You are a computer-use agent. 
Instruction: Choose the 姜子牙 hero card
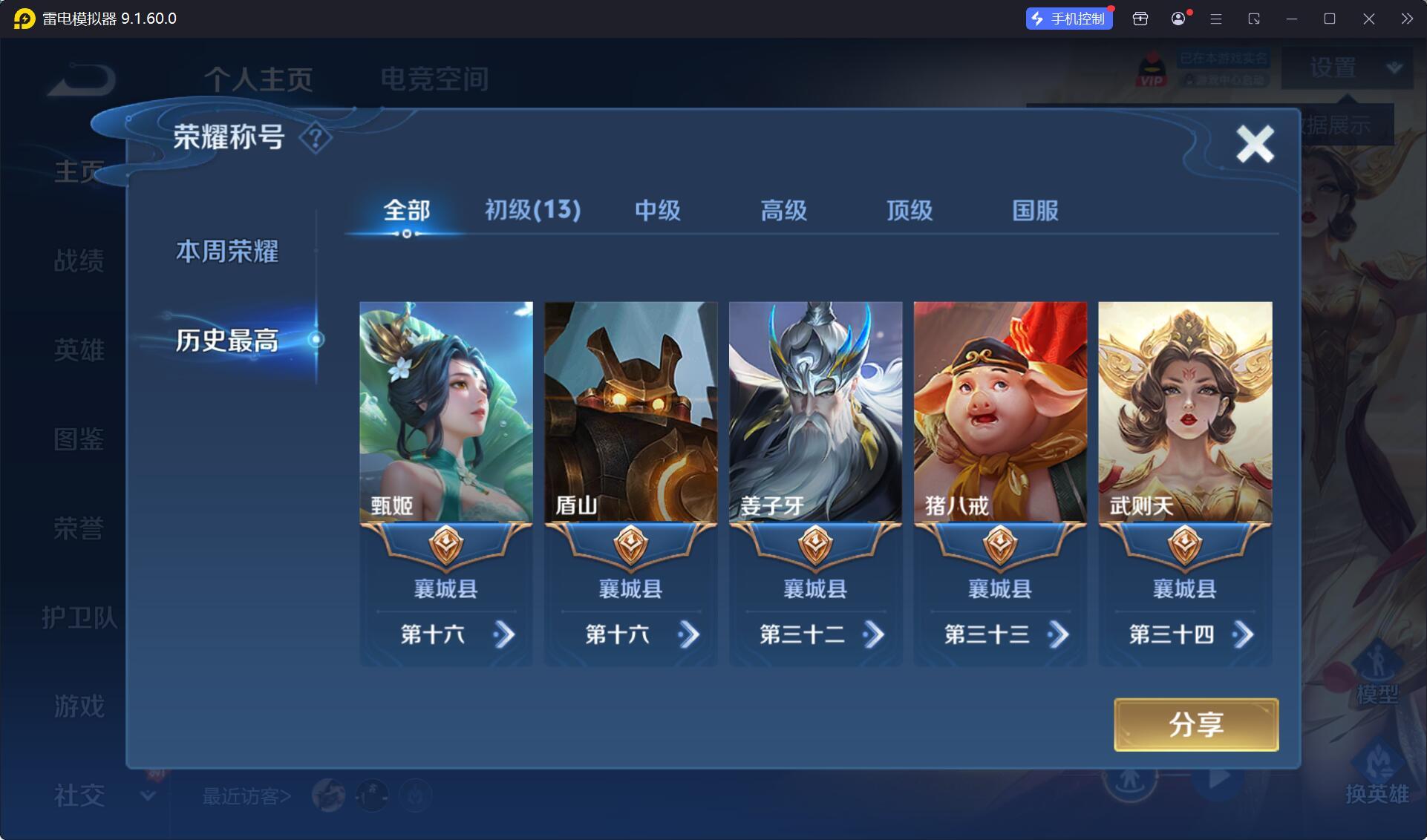(815, 412)
